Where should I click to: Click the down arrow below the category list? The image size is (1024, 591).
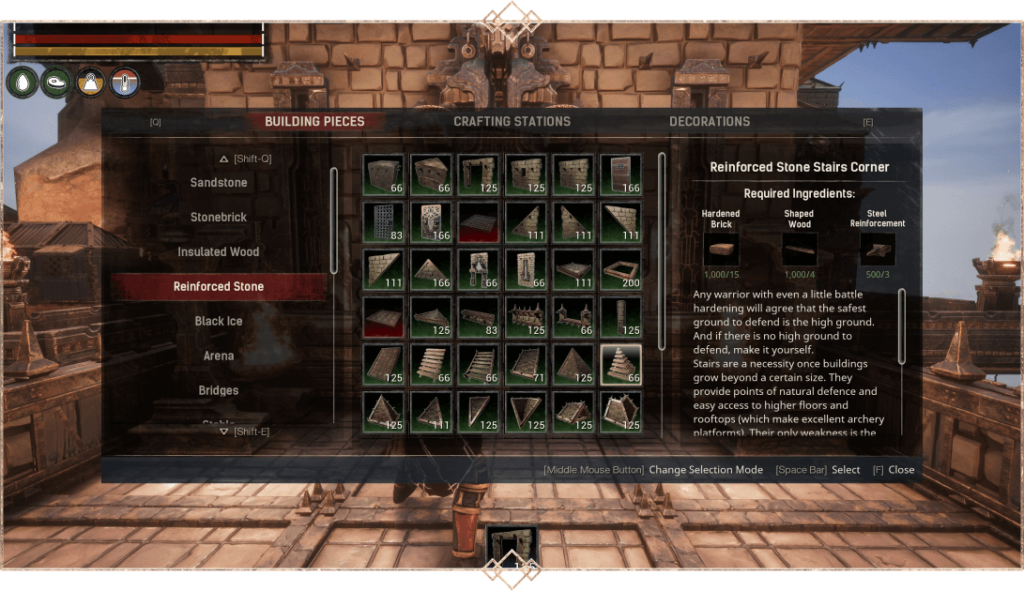[224, 432]
